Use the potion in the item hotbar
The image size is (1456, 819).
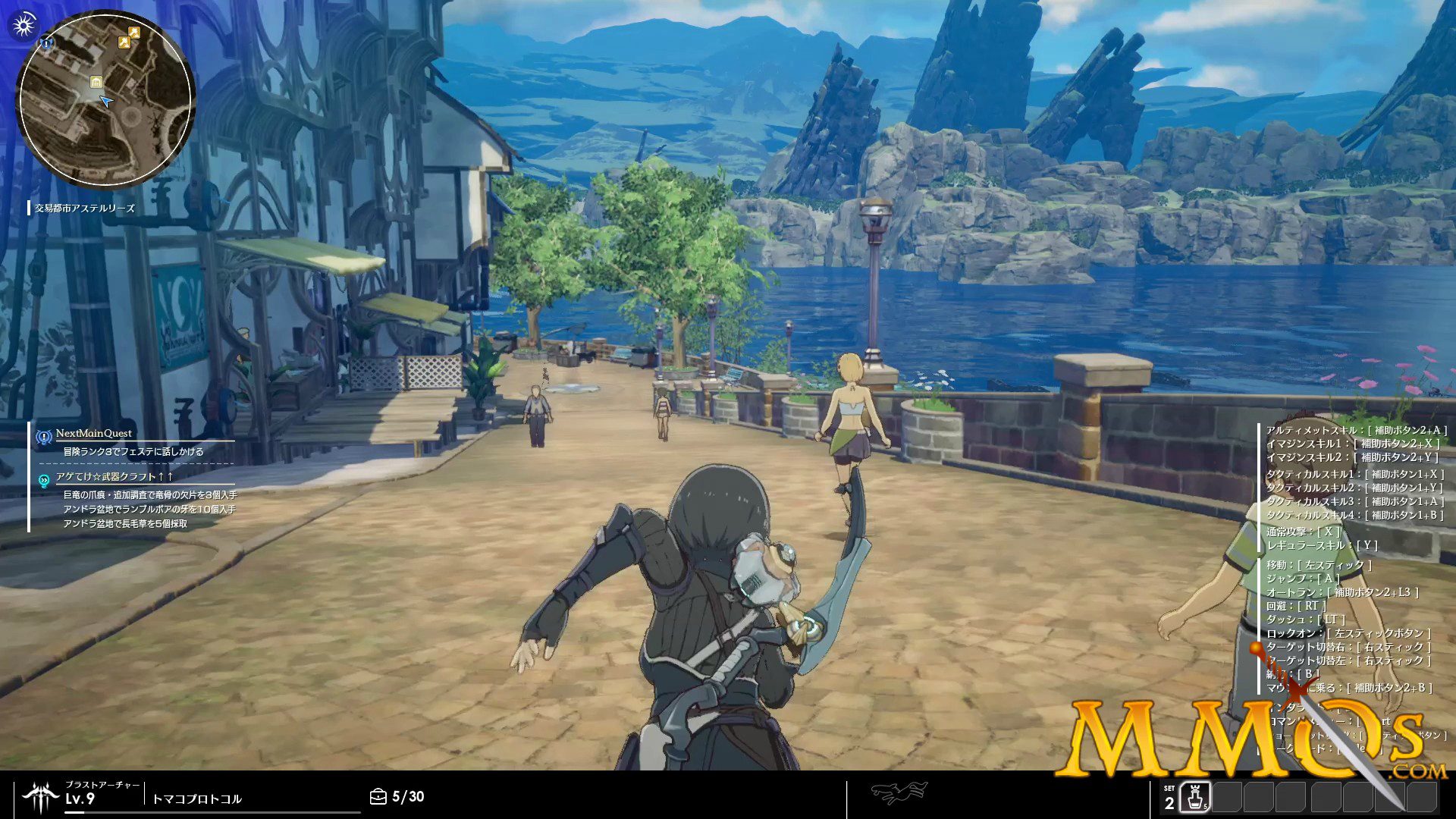pyautogui.click(x=1195, y=798)
